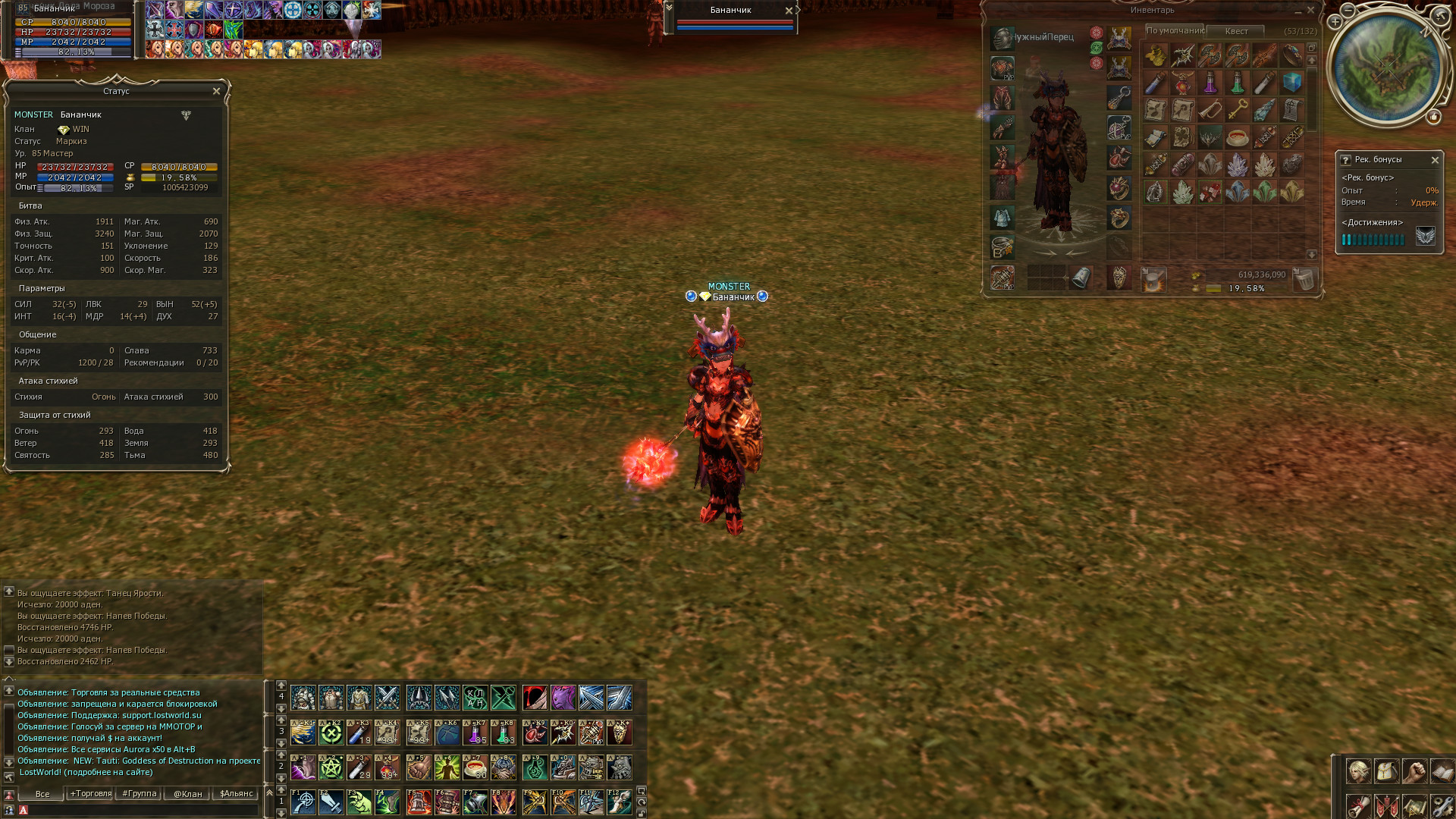Select the #Группа chat tab
The height and width of the screenshot is (819, 1456).
click(x=139, y=794)
